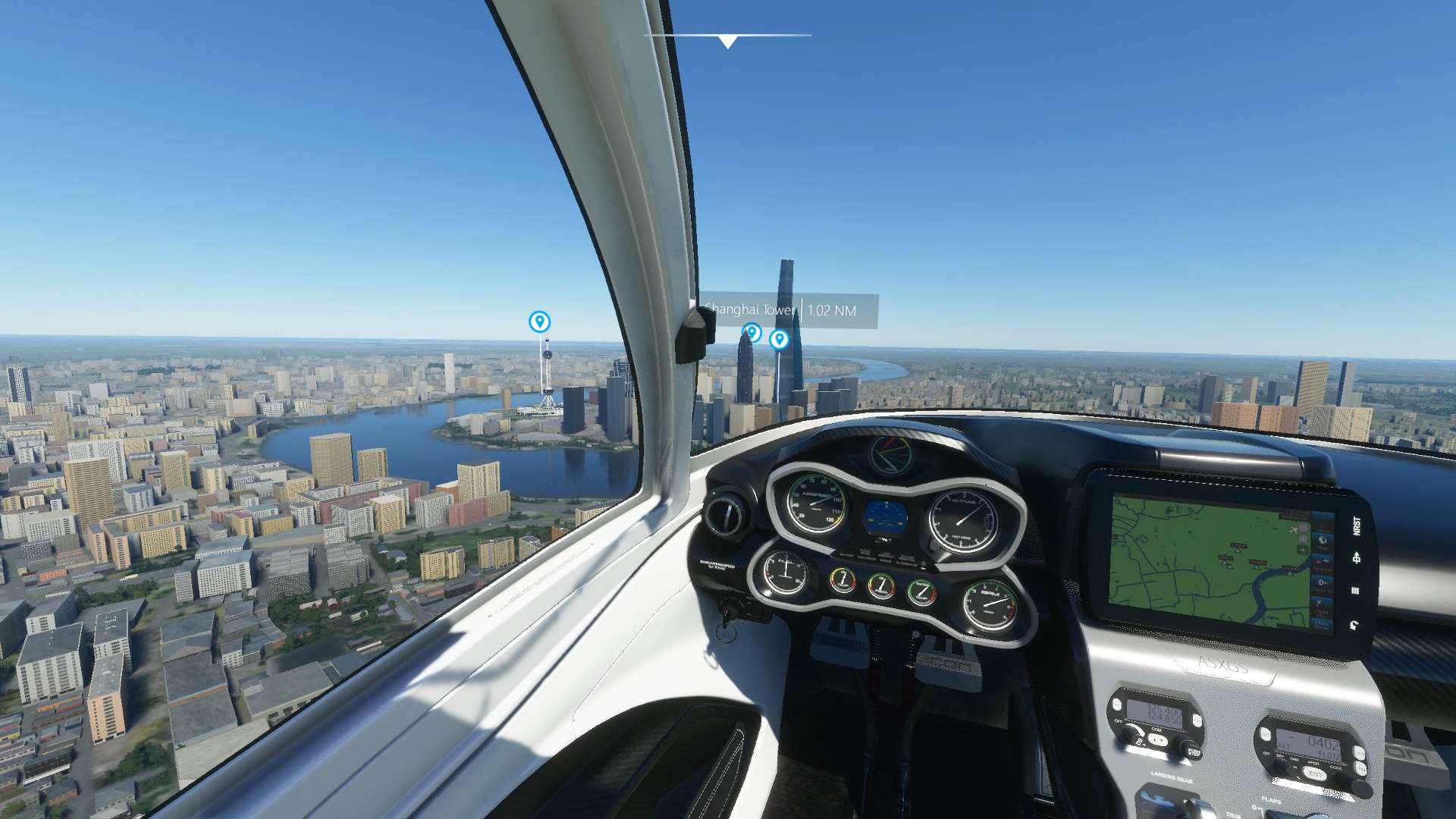Tap the NRST button on the GPS
Image resolution: width=1456 pixels, height=819 pixels.
[1357, 525]
